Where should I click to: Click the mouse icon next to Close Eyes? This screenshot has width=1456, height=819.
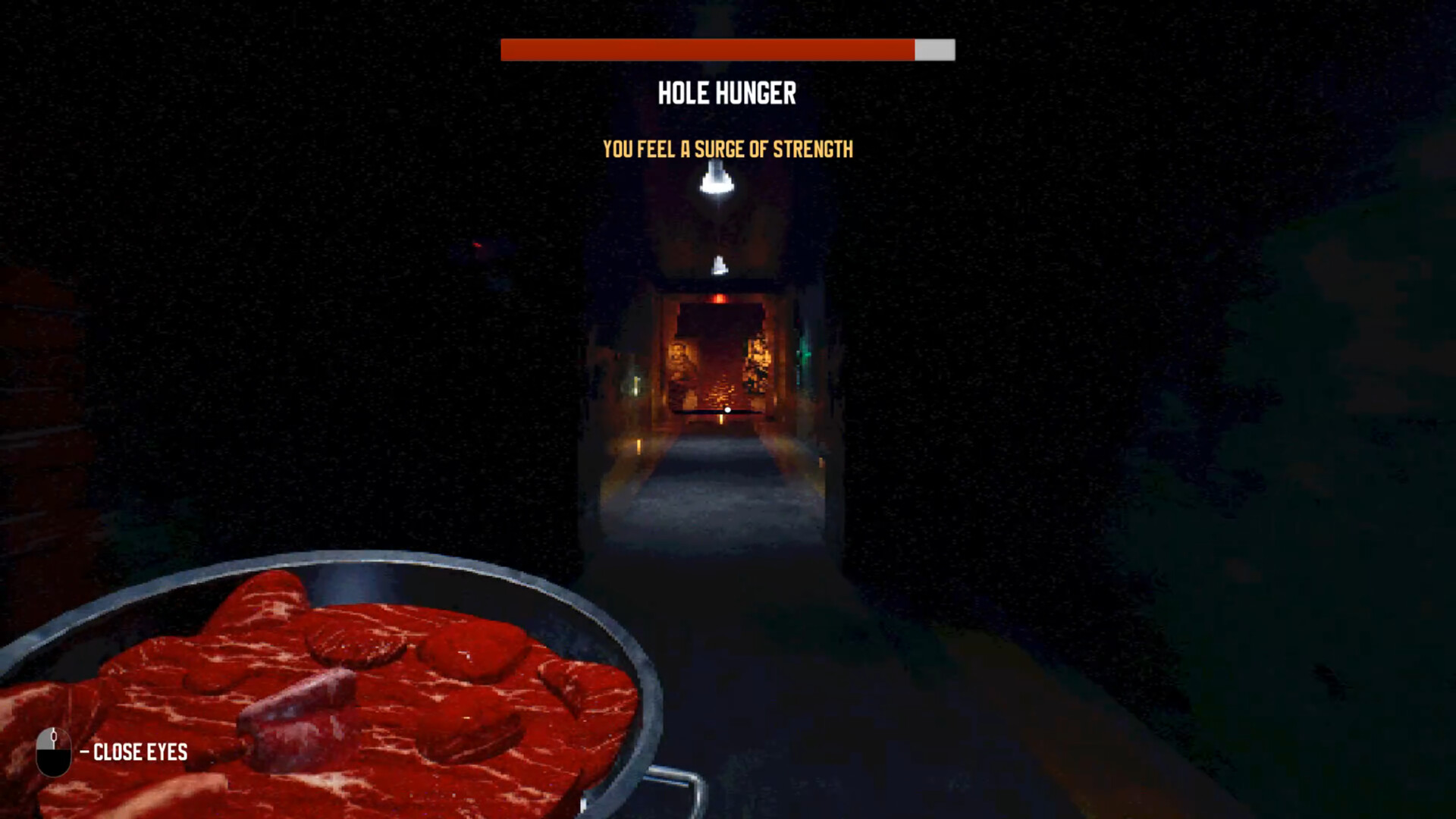[53, 751]
